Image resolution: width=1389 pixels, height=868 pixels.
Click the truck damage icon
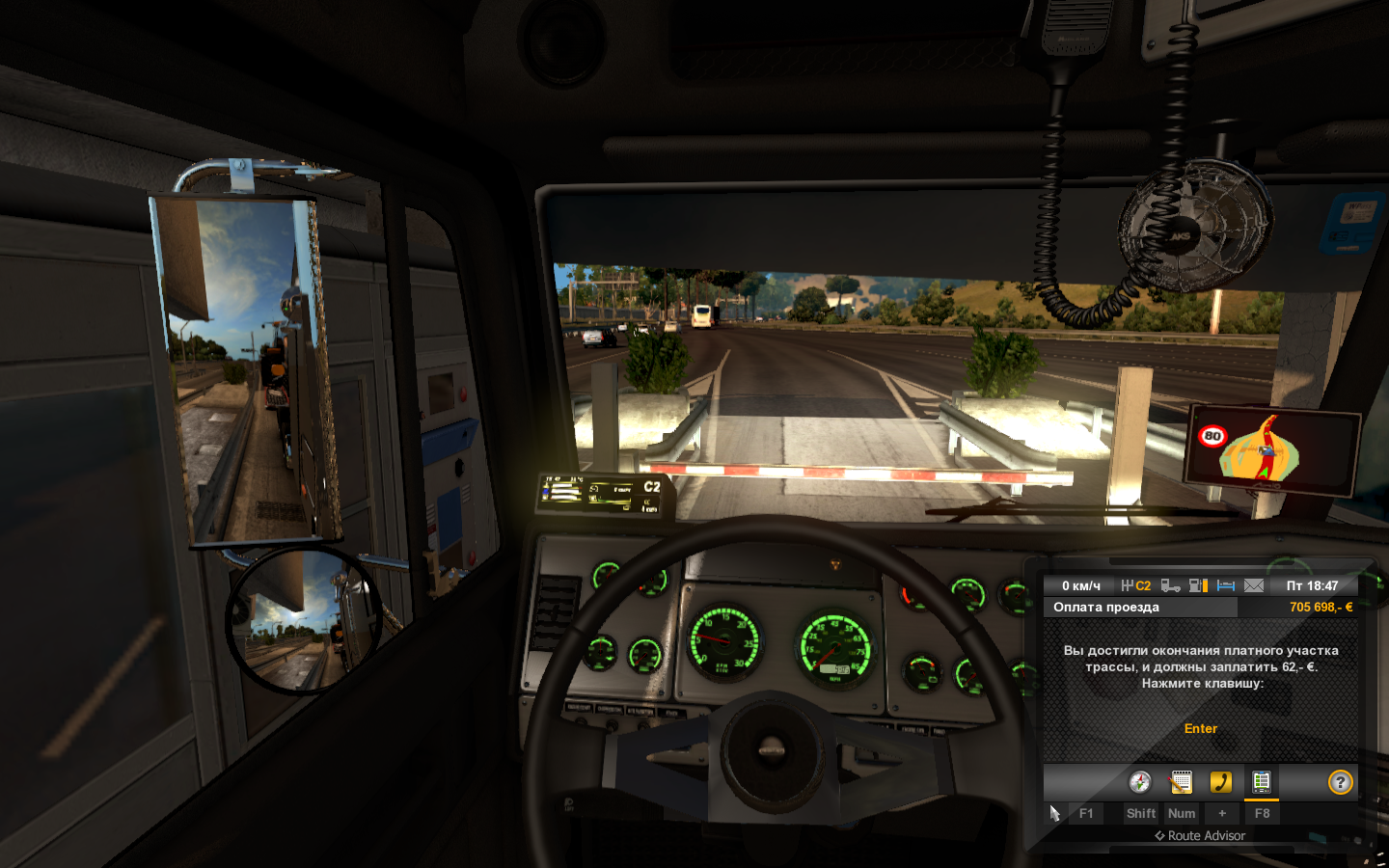click(1170, 585)
